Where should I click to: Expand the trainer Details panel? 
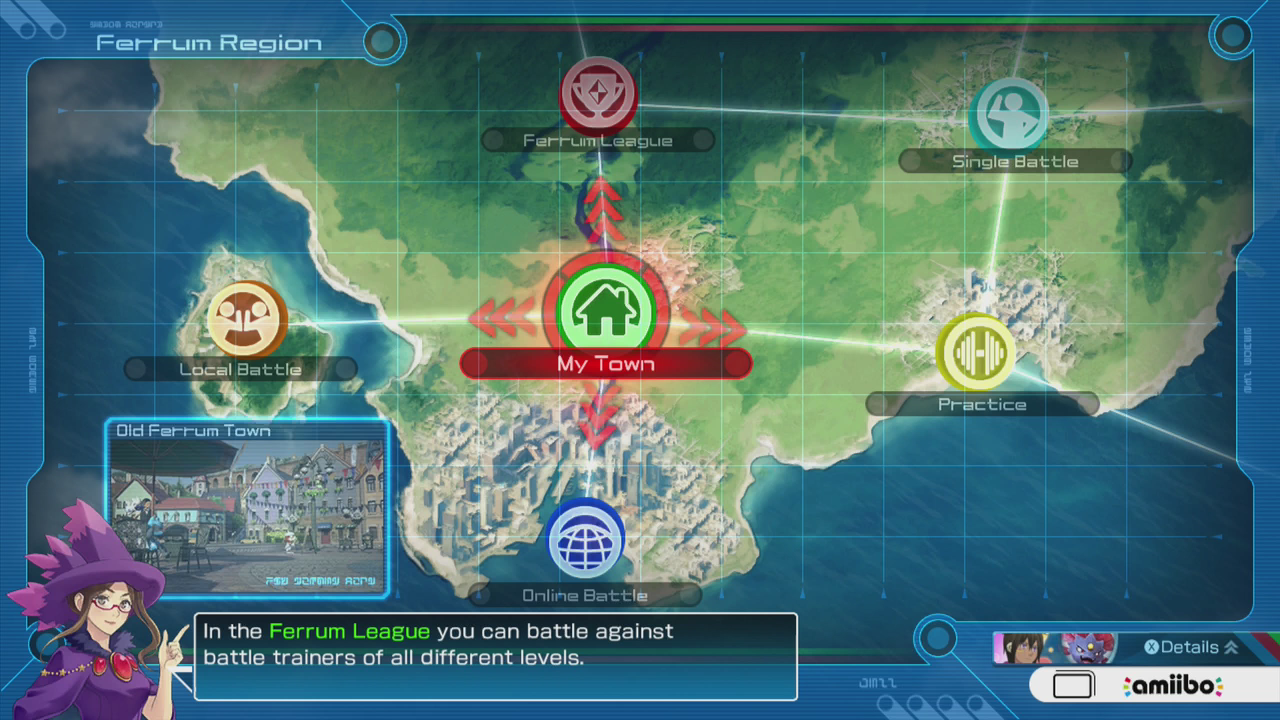[x=1190, y=647]
